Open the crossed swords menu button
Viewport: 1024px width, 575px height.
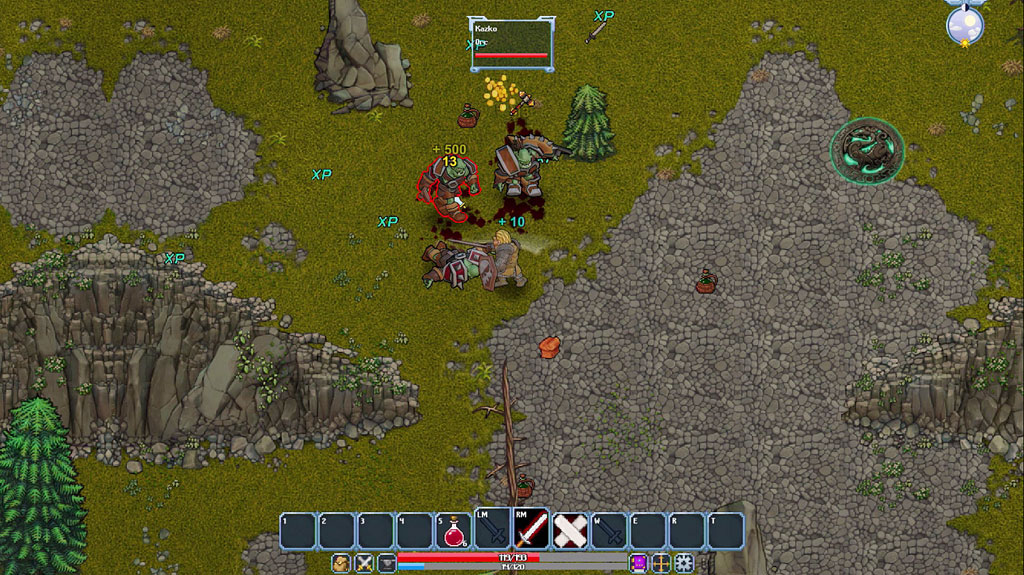point(364,563)
